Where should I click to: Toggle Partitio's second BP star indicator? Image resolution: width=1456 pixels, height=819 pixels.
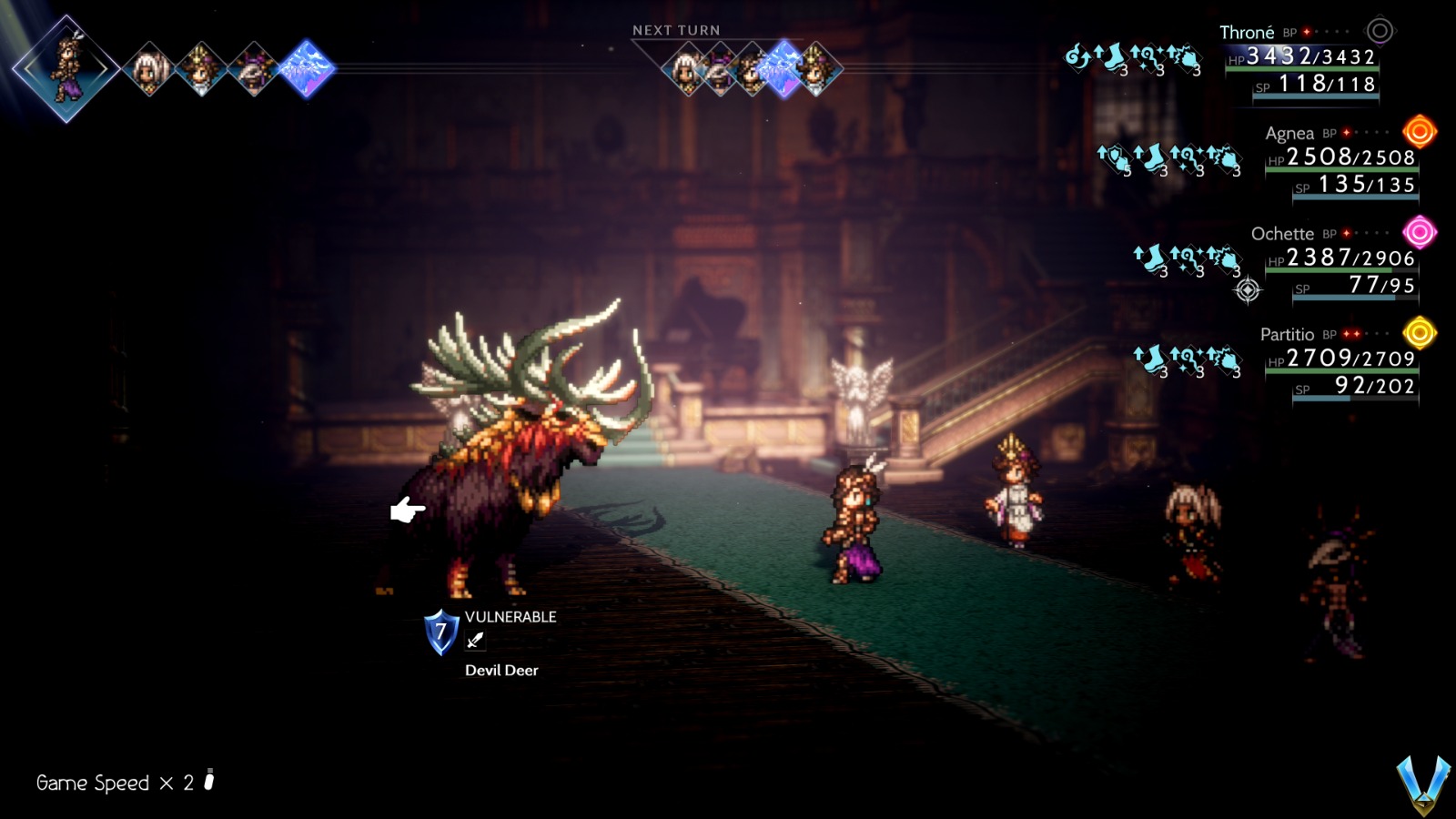point(1356,334)
